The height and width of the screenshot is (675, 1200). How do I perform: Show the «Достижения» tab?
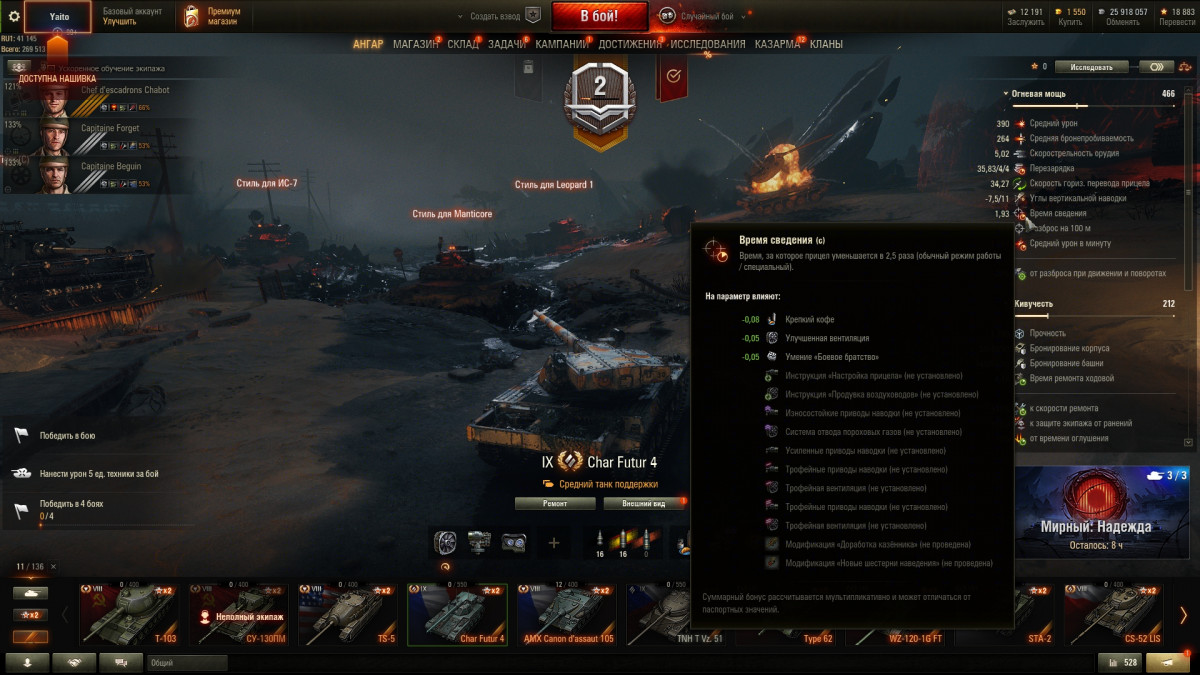[x=631, y=44]
